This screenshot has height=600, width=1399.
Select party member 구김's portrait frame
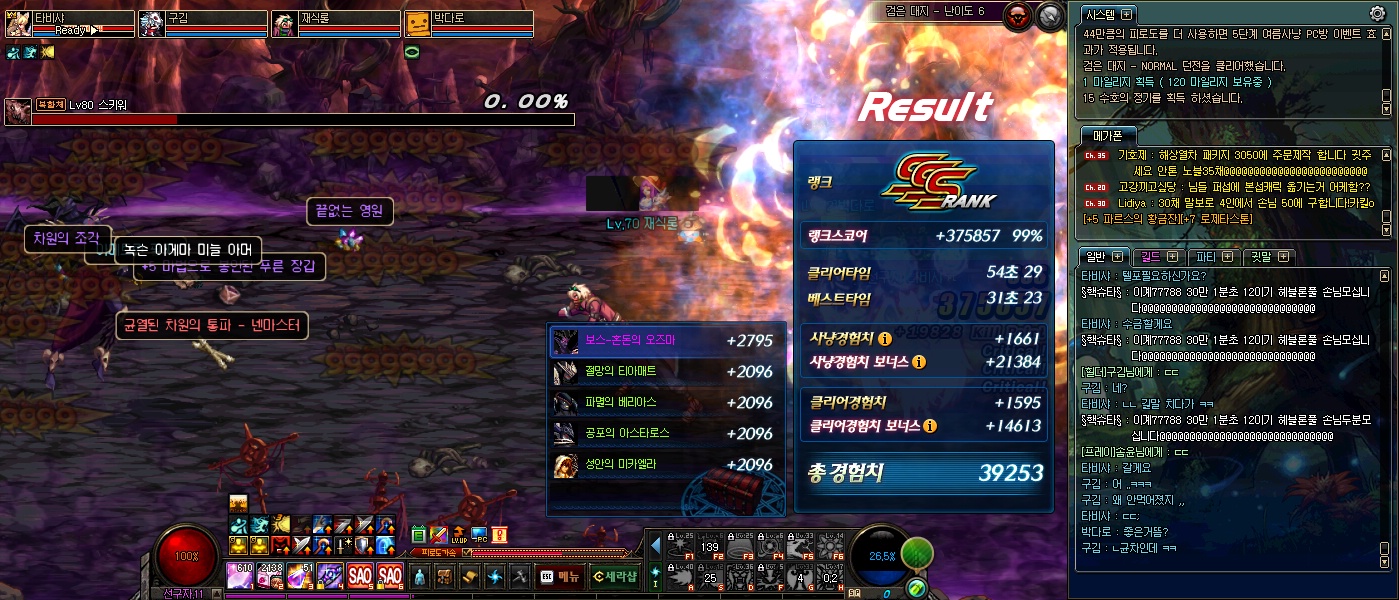coord(152,24)
